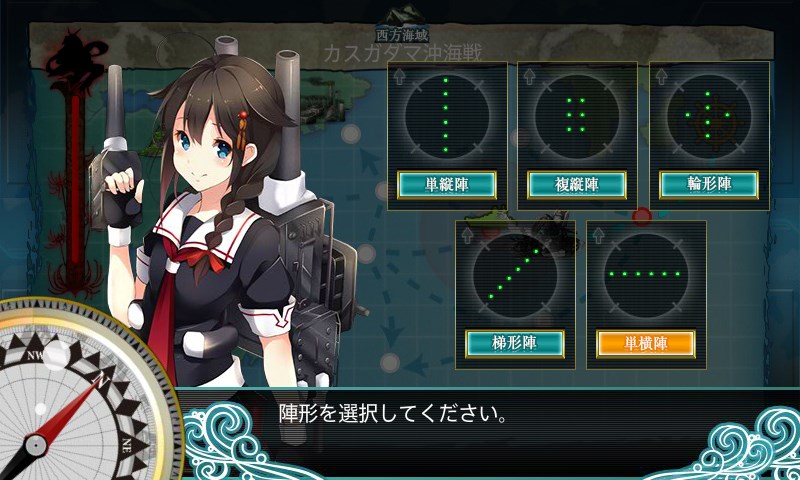Click the single vertical line radar display
The height and width of the screenshot is (480, 800).
click(x=446, y=115)
